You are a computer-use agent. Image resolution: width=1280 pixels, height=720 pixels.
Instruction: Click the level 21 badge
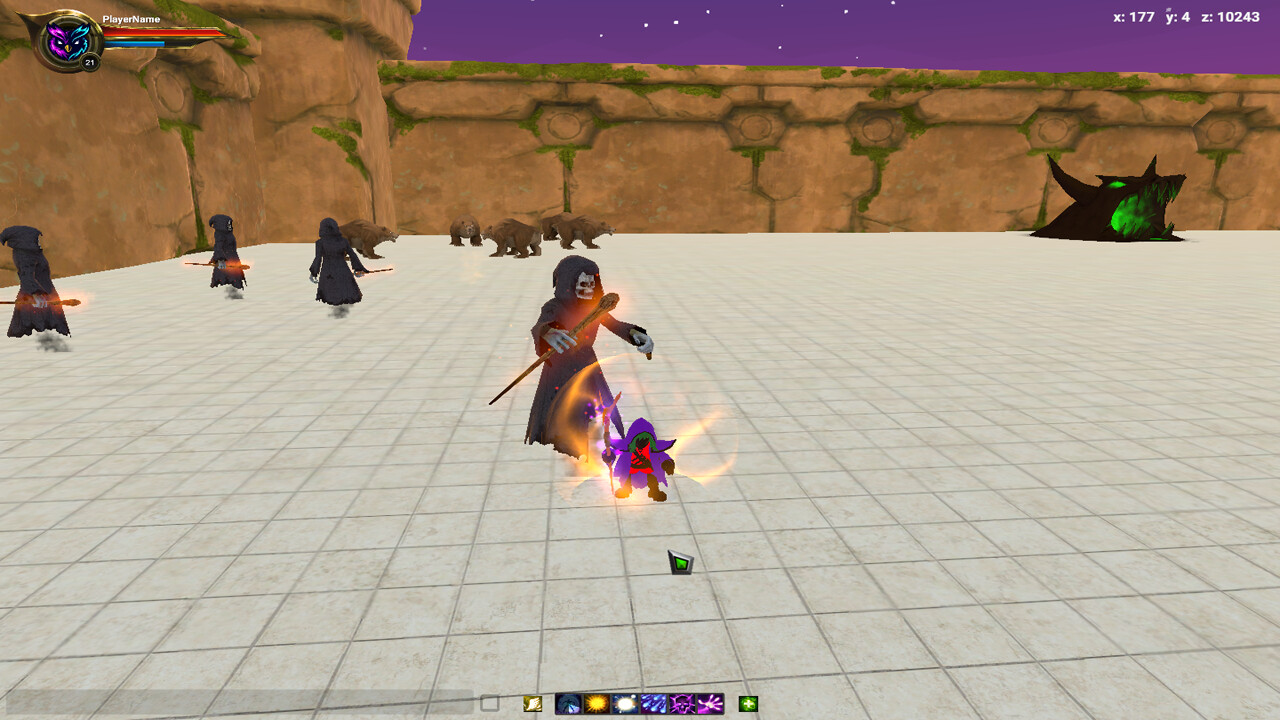90,60
